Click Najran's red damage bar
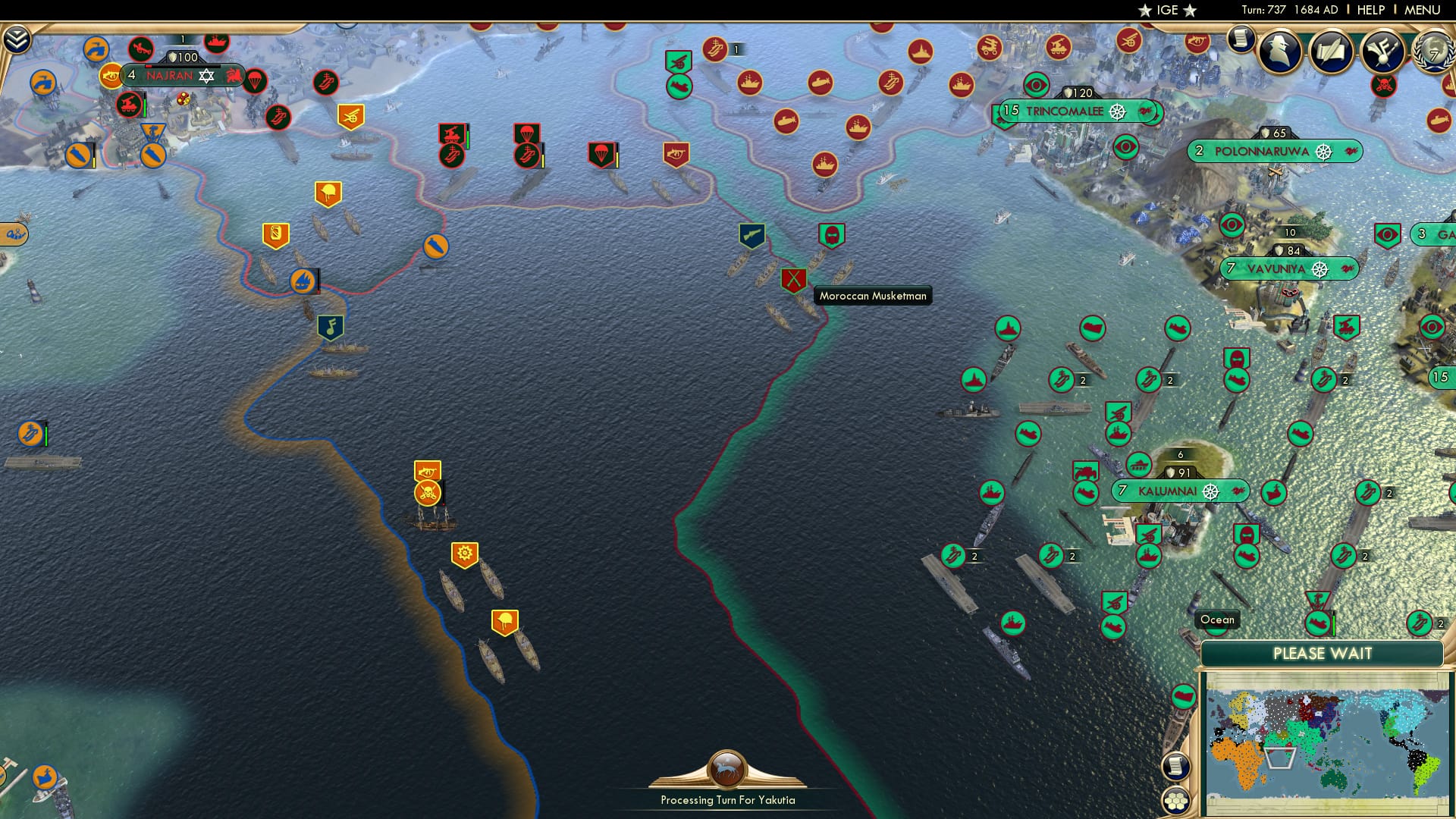This screenshot has height=819, width=1456. tap(149, 66)
